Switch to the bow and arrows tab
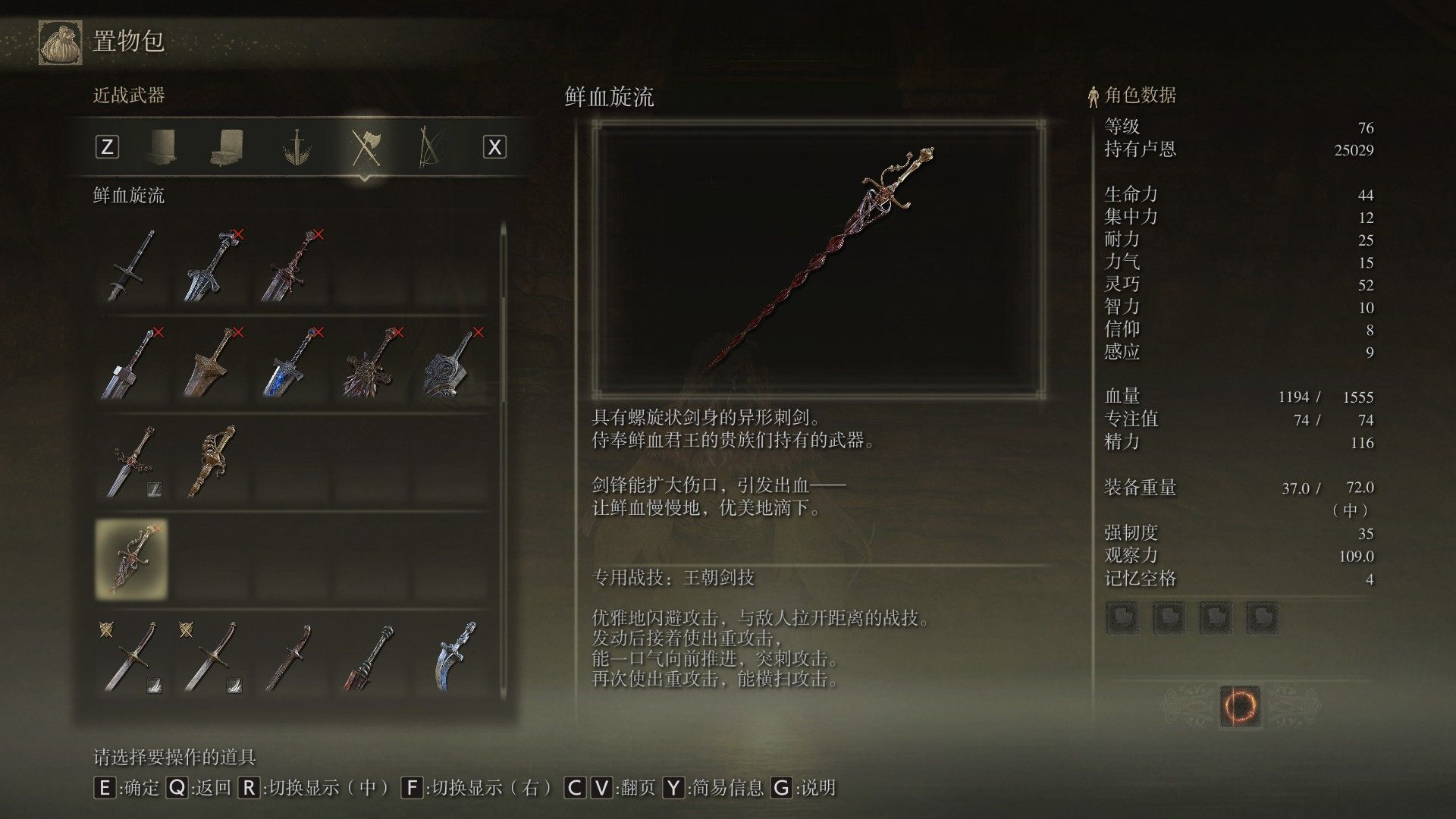This screenshot has height=819, width=1456. point(431,147)
